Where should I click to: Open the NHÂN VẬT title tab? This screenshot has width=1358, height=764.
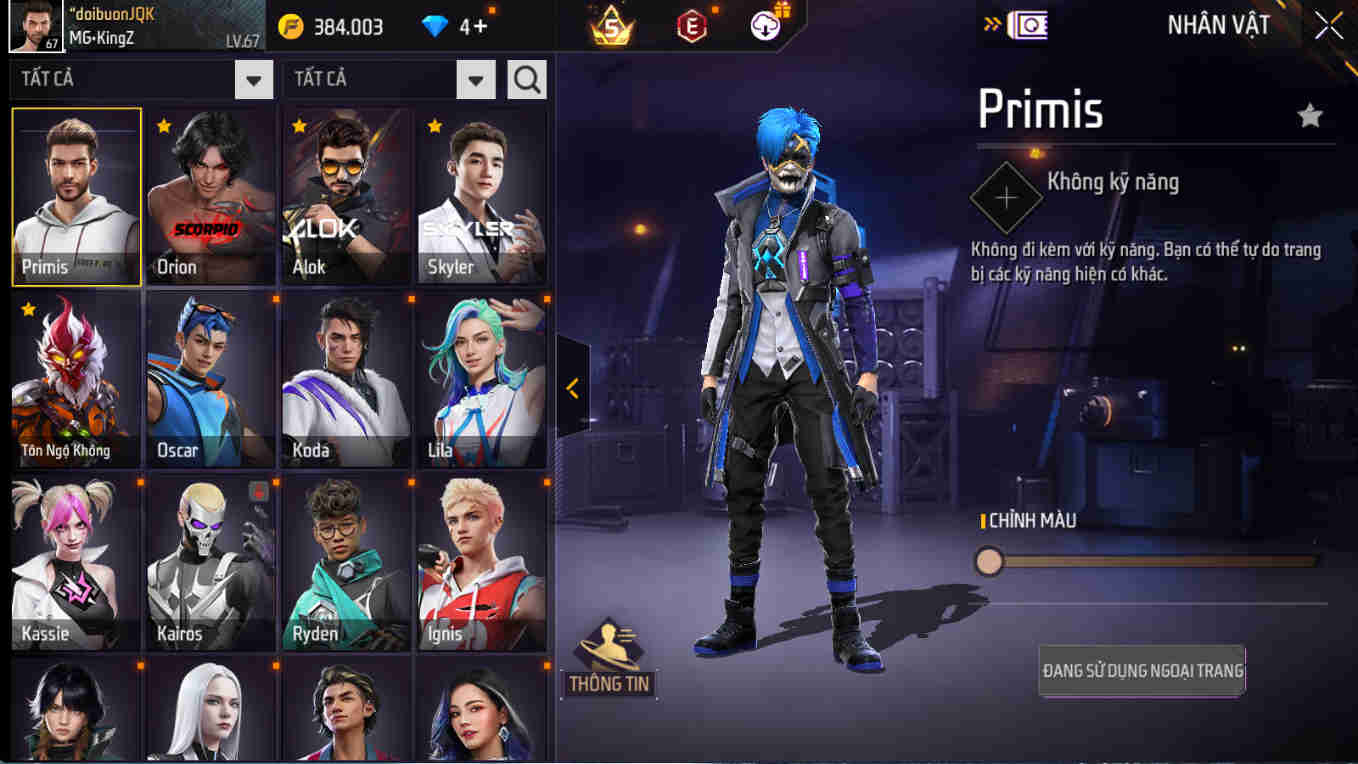[1218, 25]
